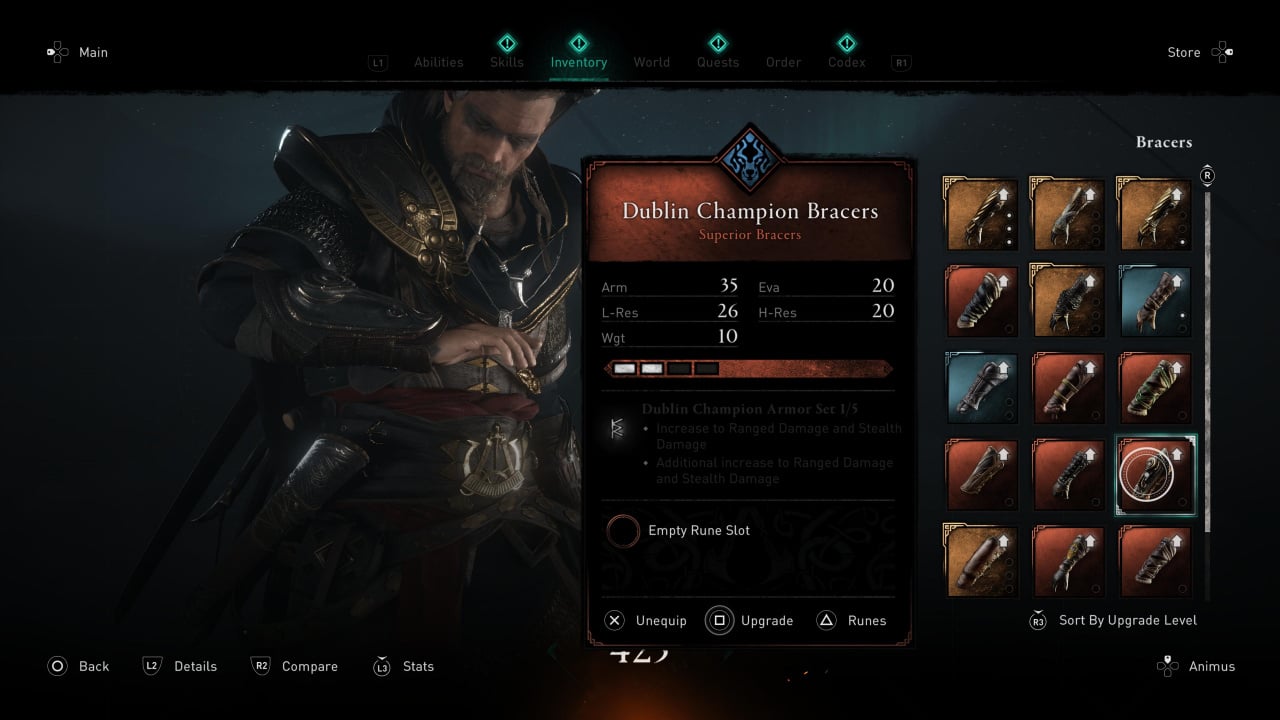The height and width of the screenshot is (720, 1280).
Task: Switch to the Abilities tab
Action: click(x=438, y=62)
